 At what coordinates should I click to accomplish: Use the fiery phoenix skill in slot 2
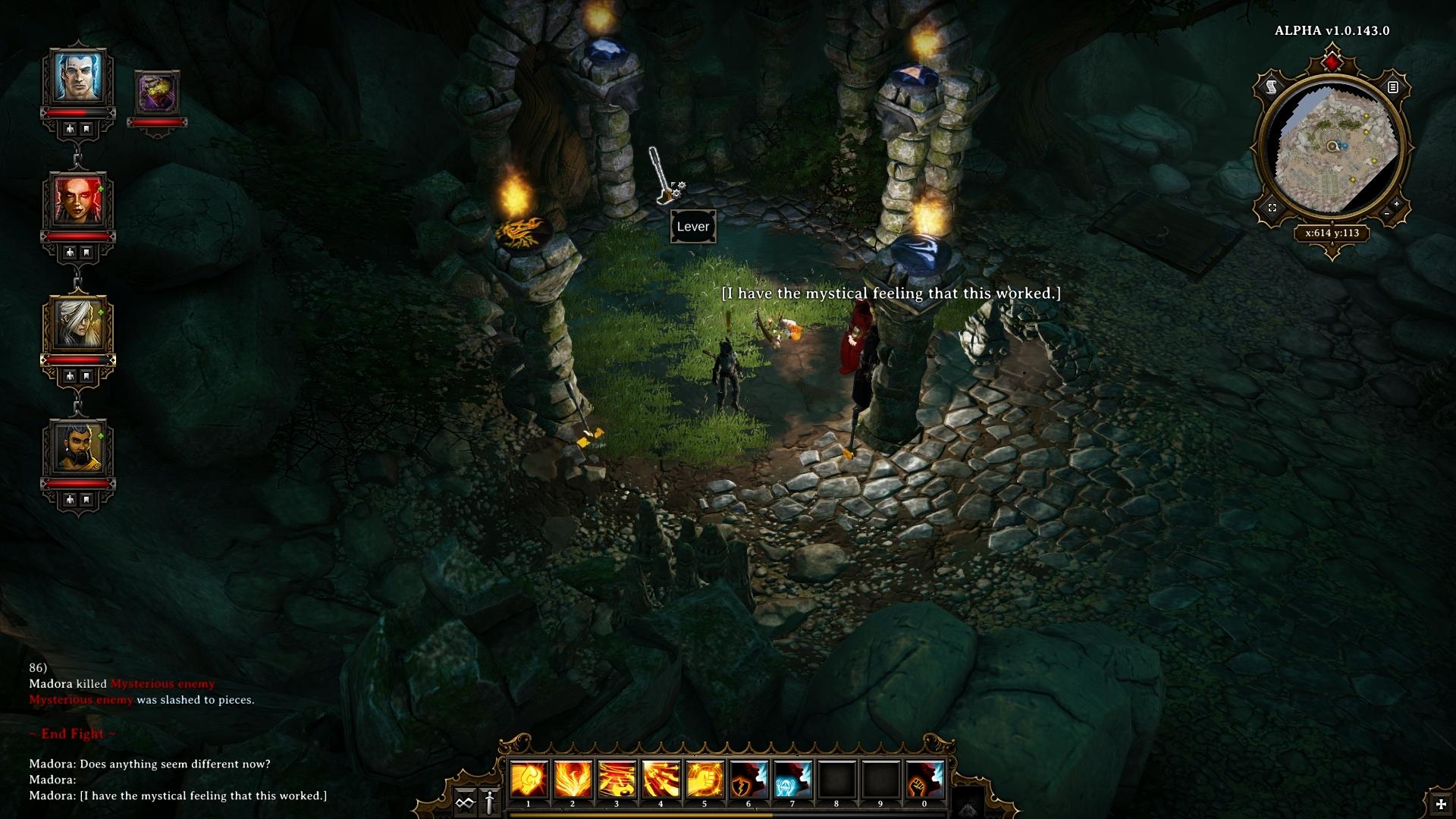coord(573,780)
